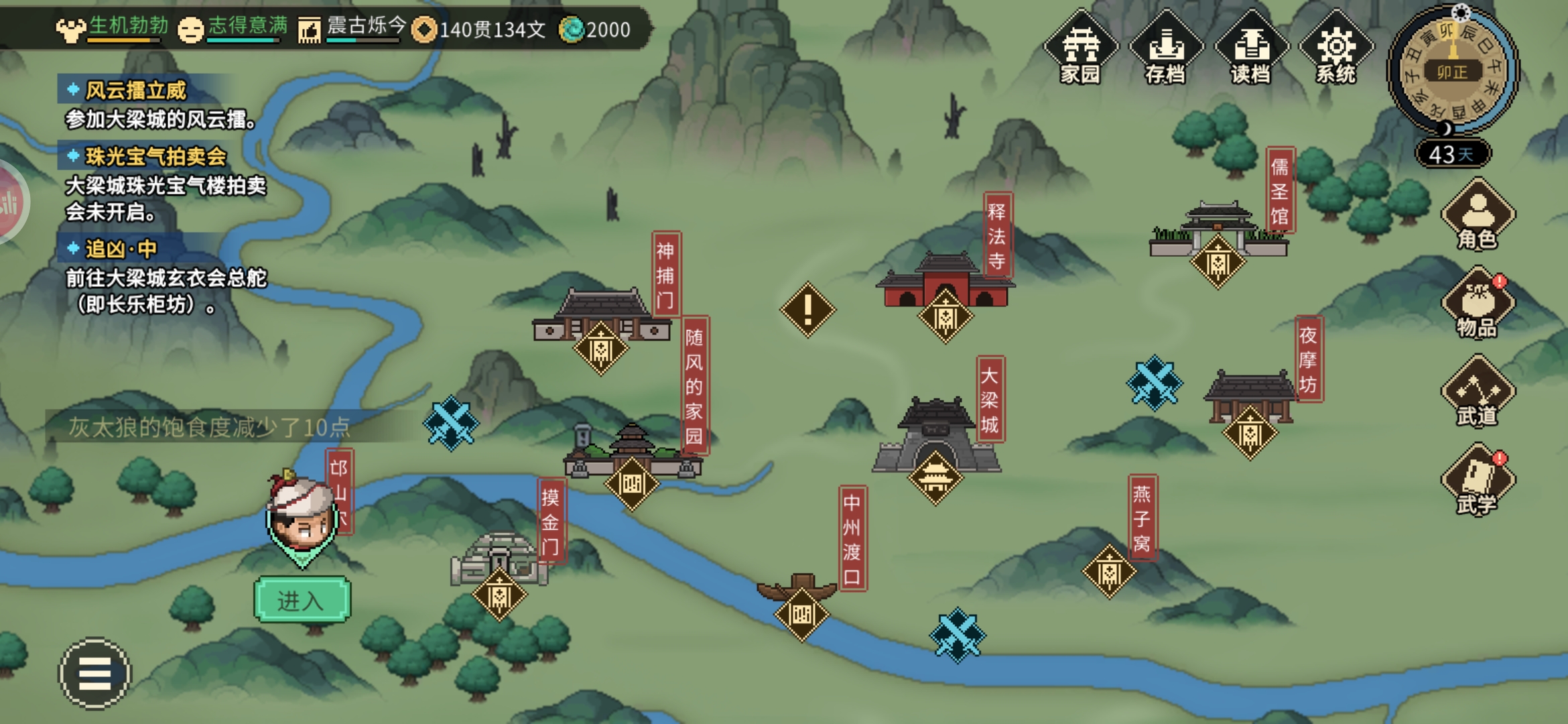The image size is (1568, 724).
Task: Select the 追凶·中 quest entry
Action: [121, 249]
